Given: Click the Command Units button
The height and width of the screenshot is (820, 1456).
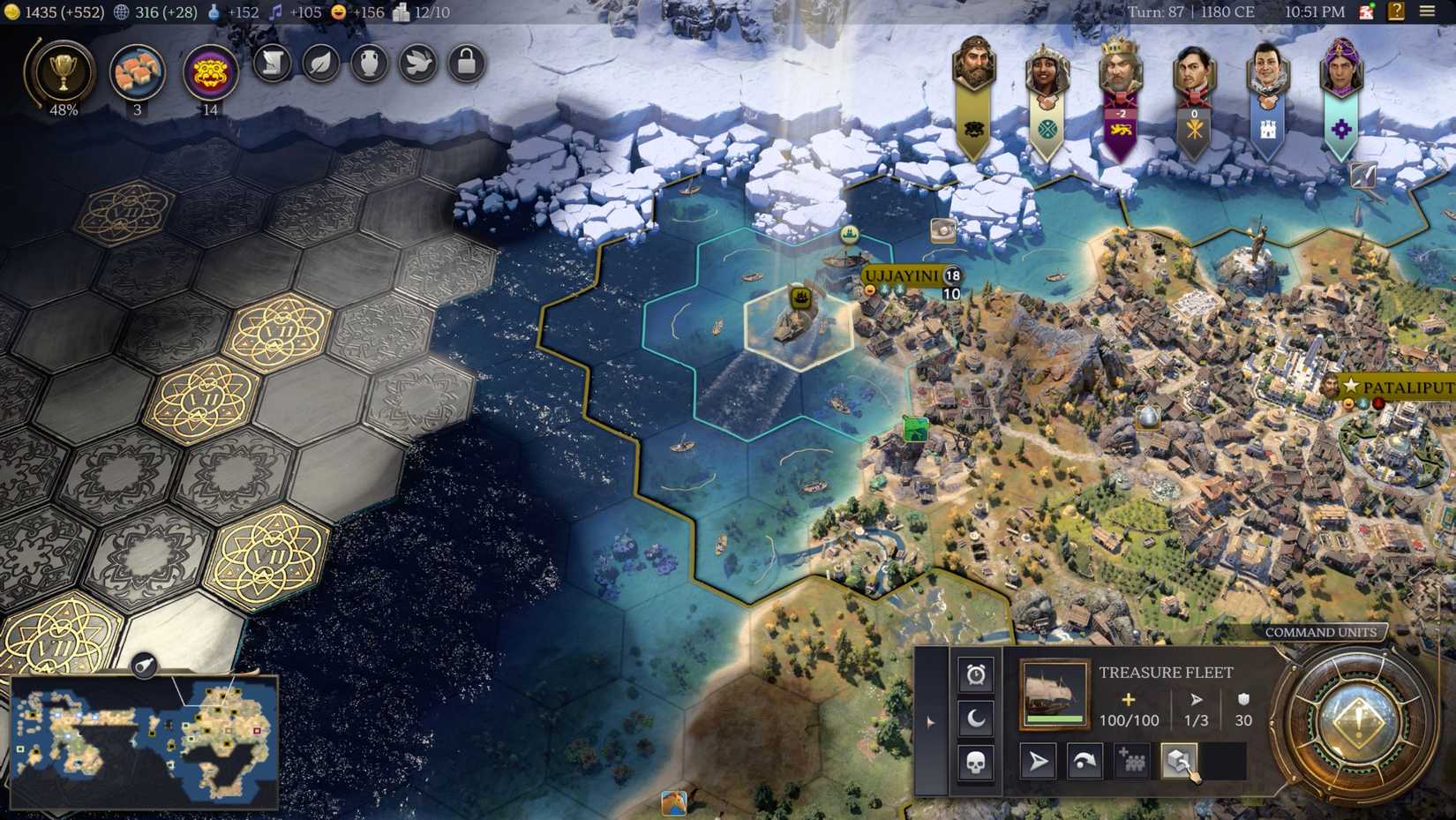Looking at the screenshot, I should pyautogui.click(x=1321, y=632).
